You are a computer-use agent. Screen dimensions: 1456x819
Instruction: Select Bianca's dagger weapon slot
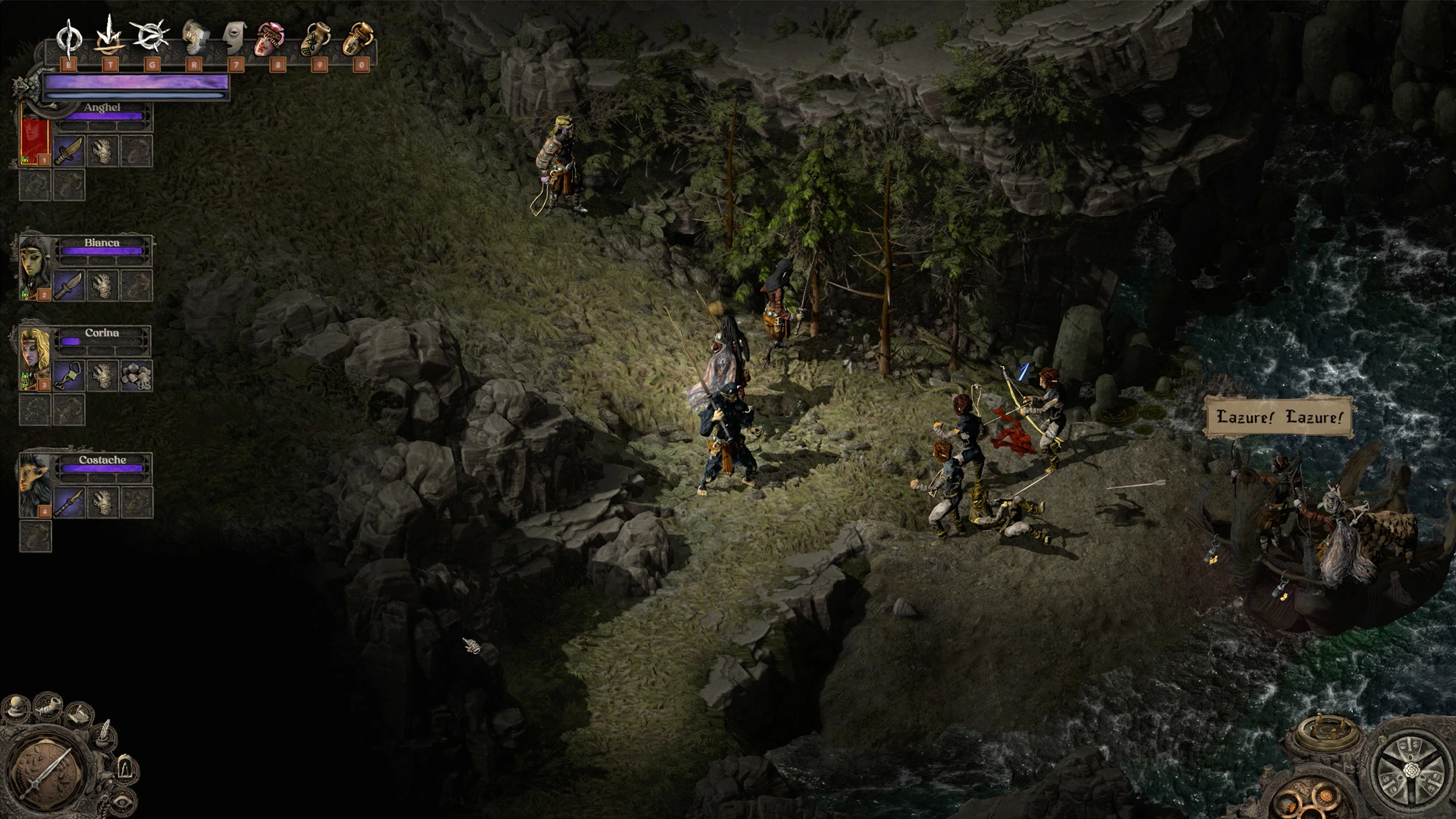tap(69, 286)
